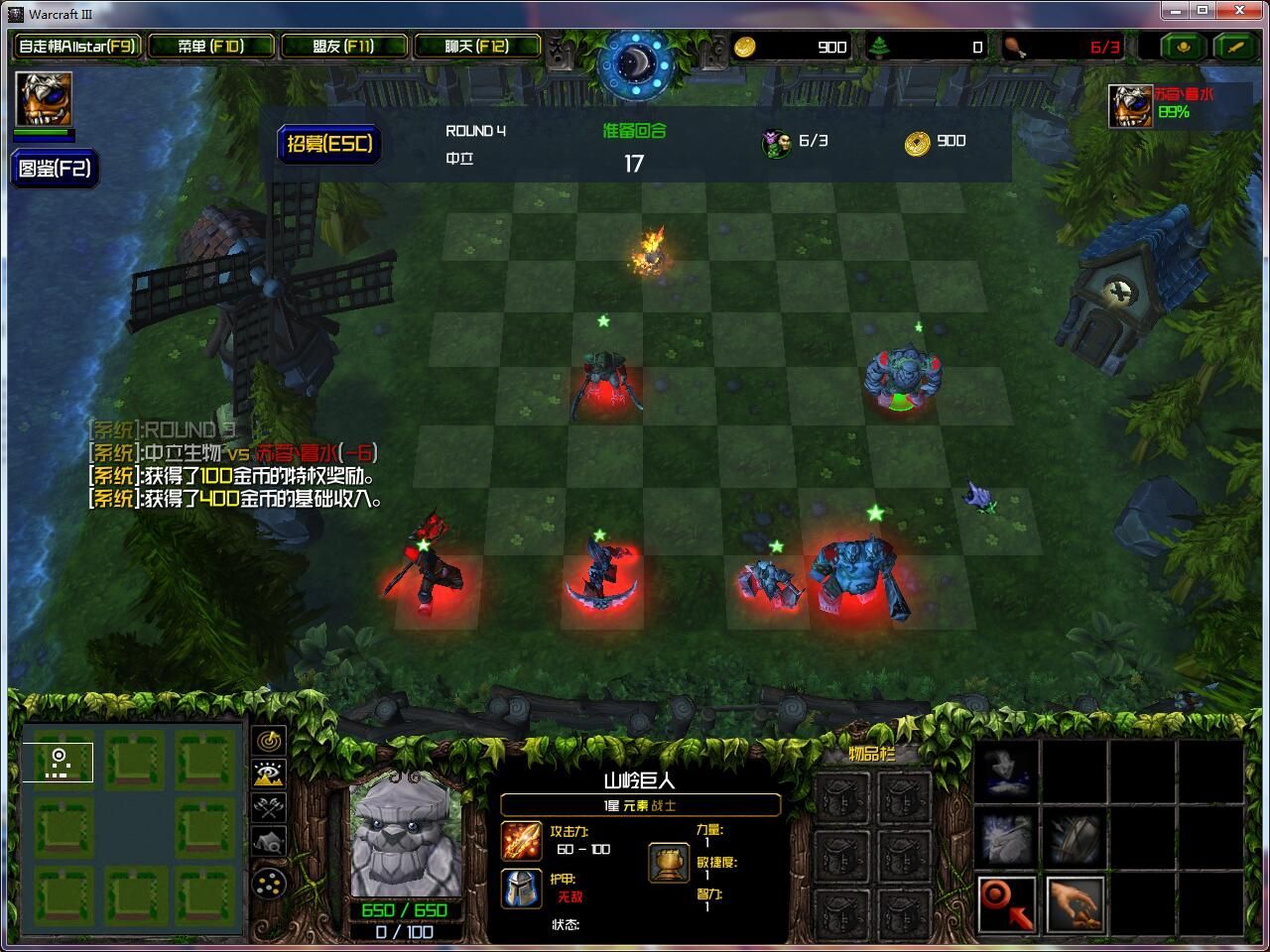The height and width of the screenshot is (952, 1270).
Task: Open the 图鉴(F2) collection panel
Action: [x=55, y=169]
